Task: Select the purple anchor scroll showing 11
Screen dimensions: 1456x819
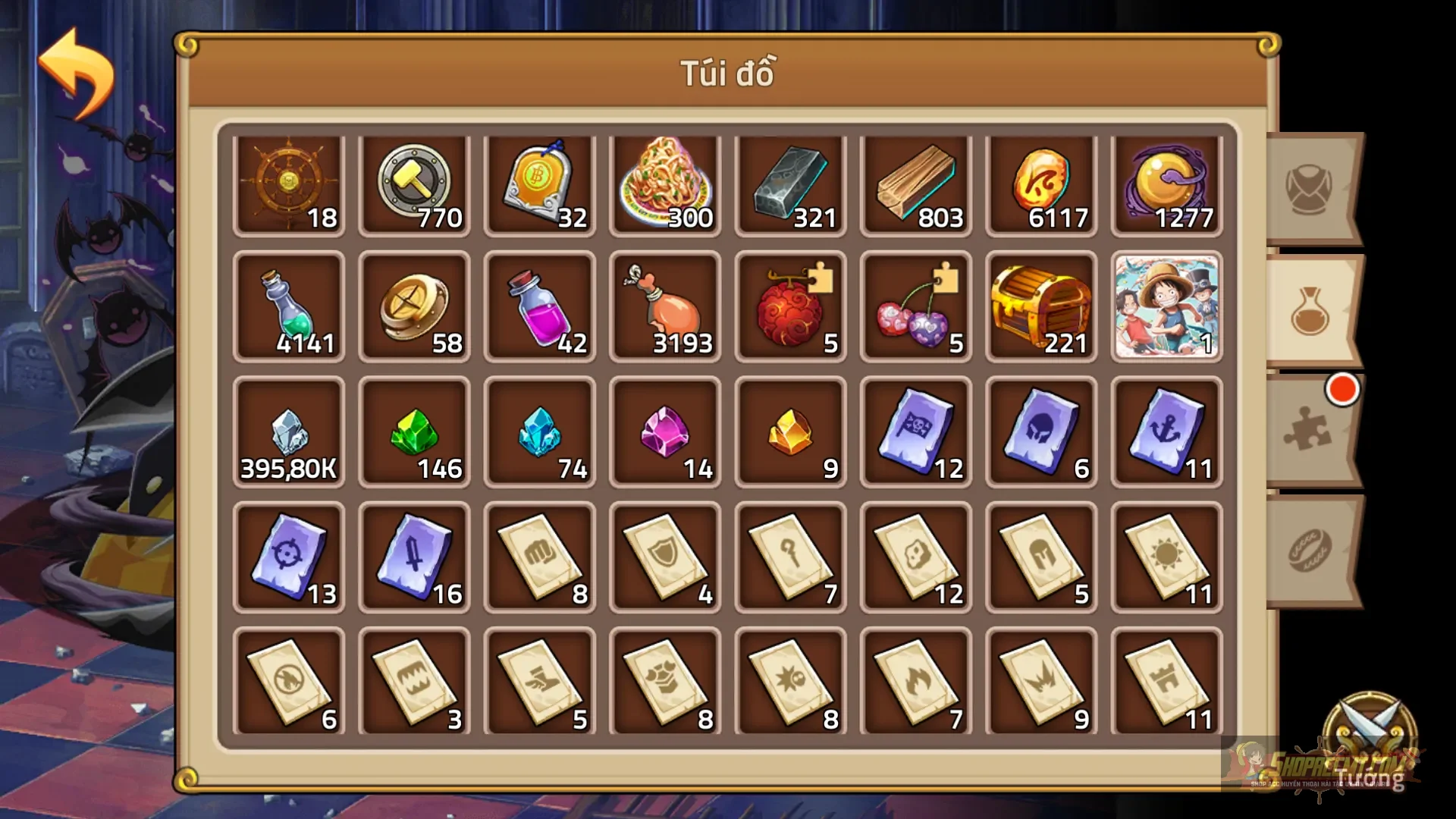Action: (x=1166, y=432)
